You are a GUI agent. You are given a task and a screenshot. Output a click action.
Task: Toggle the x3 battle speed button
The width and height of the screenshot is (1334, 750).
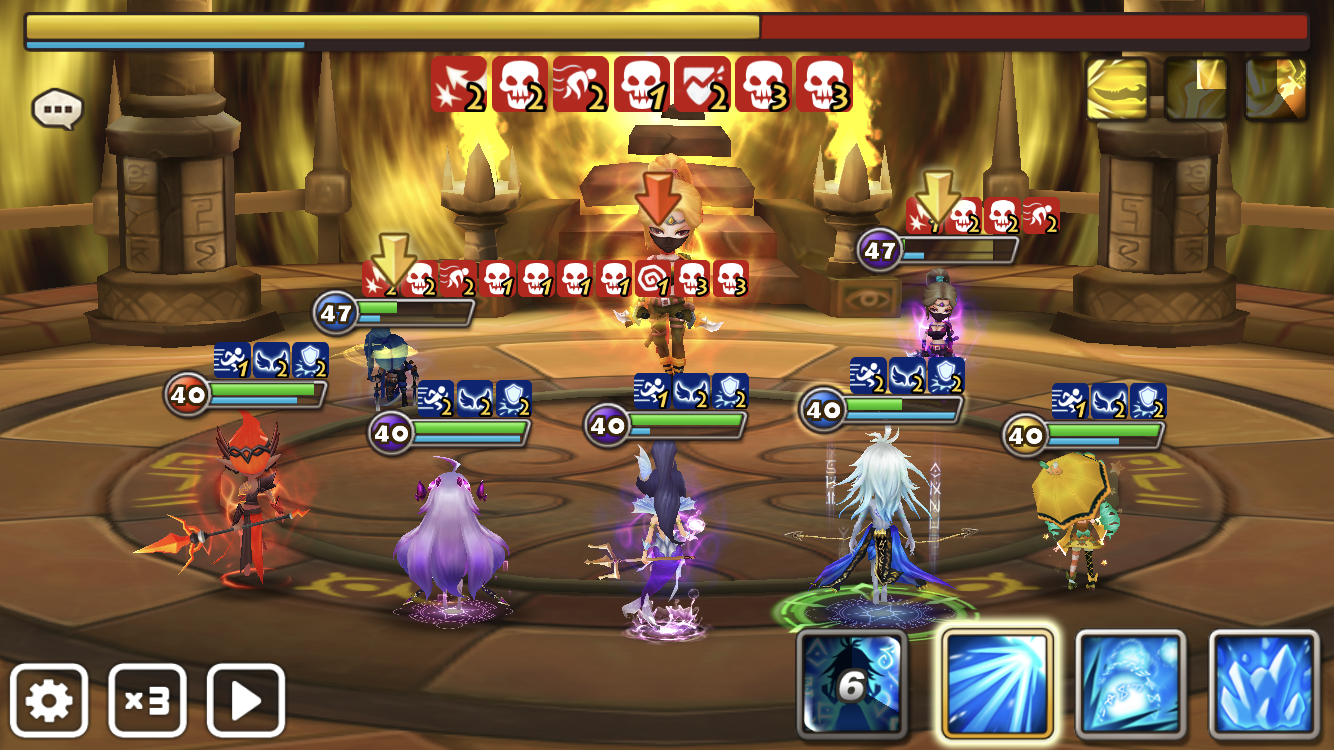click(147, 700)
